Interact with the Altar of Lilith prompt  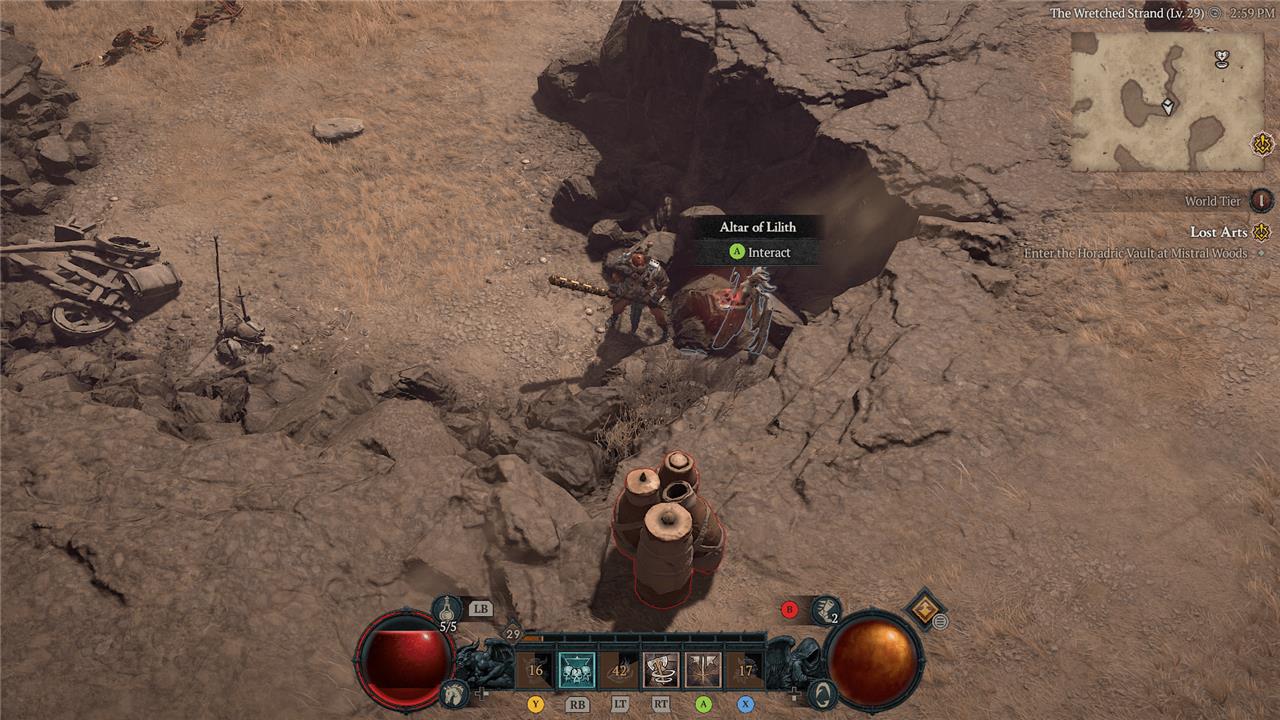759,252
